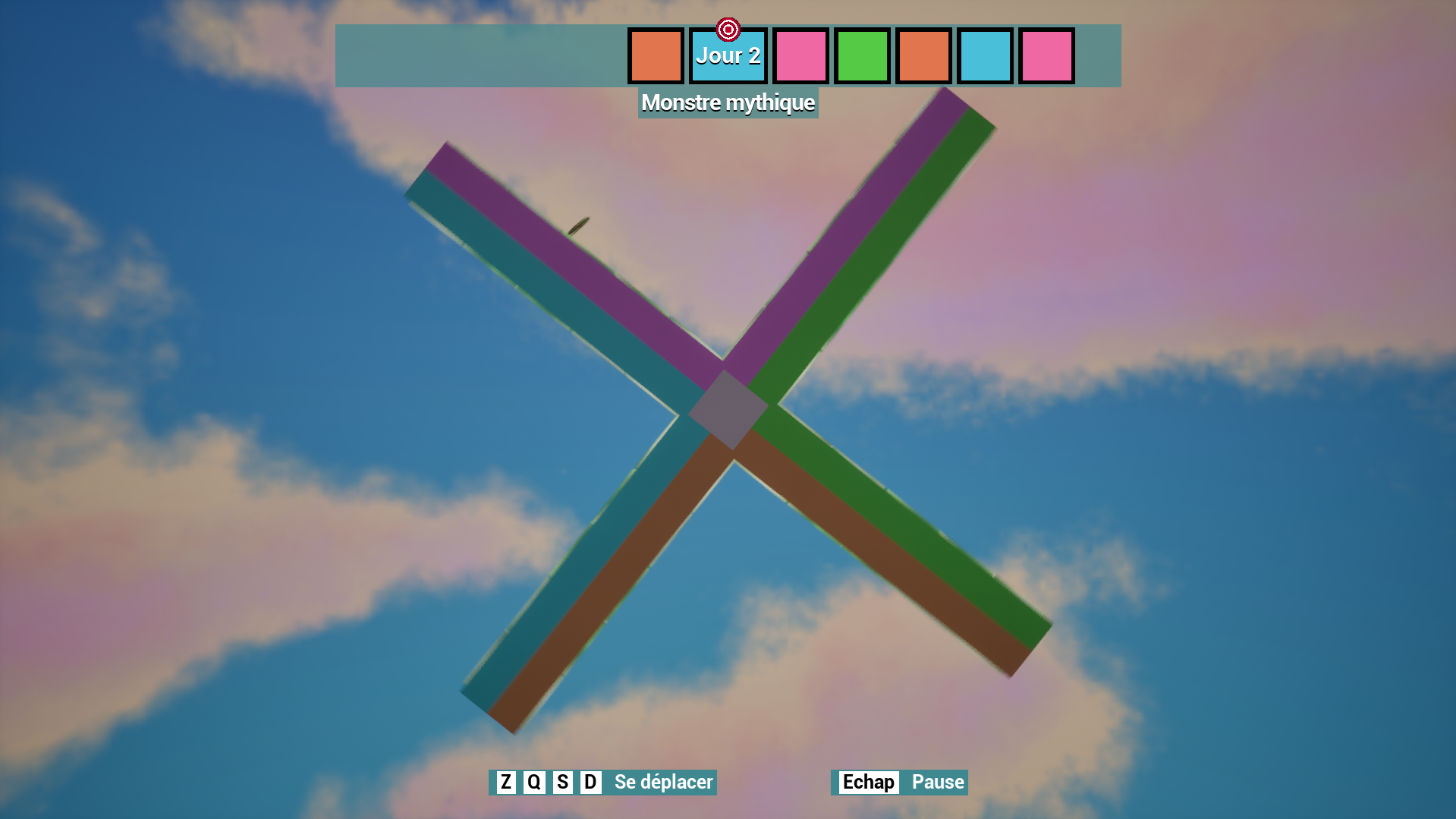1456x819 pixels.
Task: Select the orange day square before Jour 2
Action: [656, 56]
